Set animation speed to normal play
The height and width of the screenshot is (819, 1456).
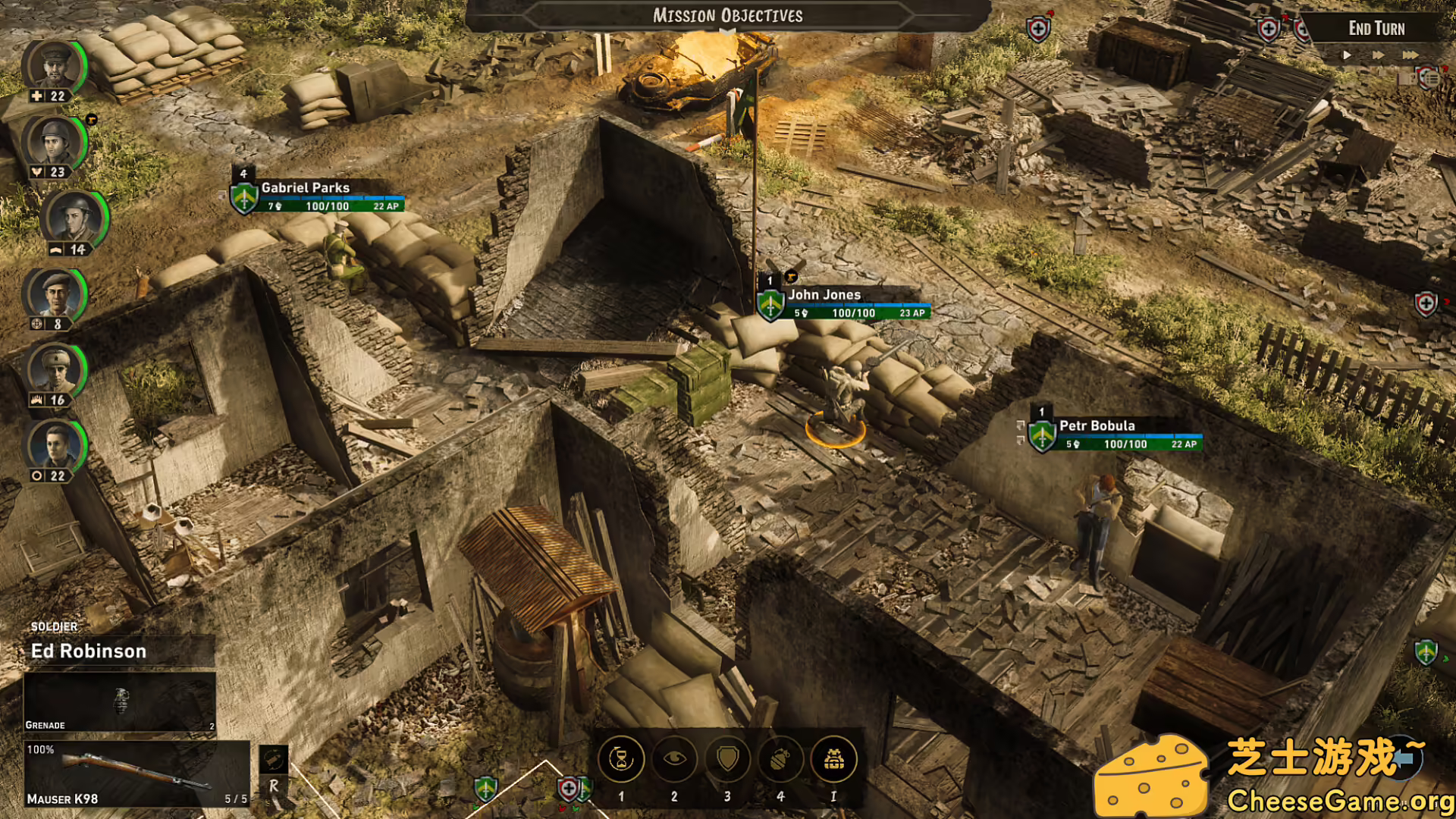(1347, 55)
